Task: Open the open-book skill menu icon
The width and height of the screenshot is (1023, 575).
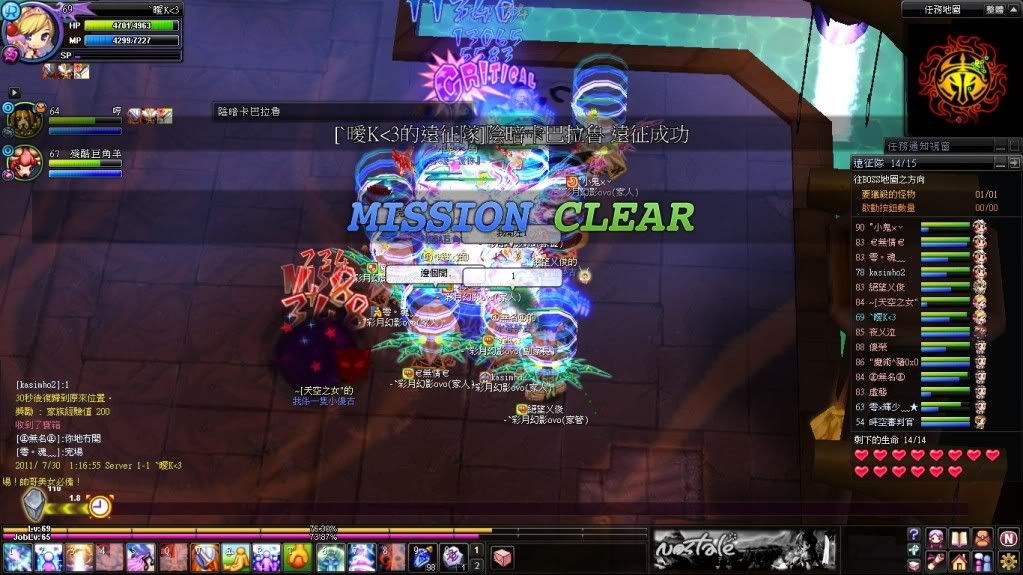Action: [x=959, y=537]
